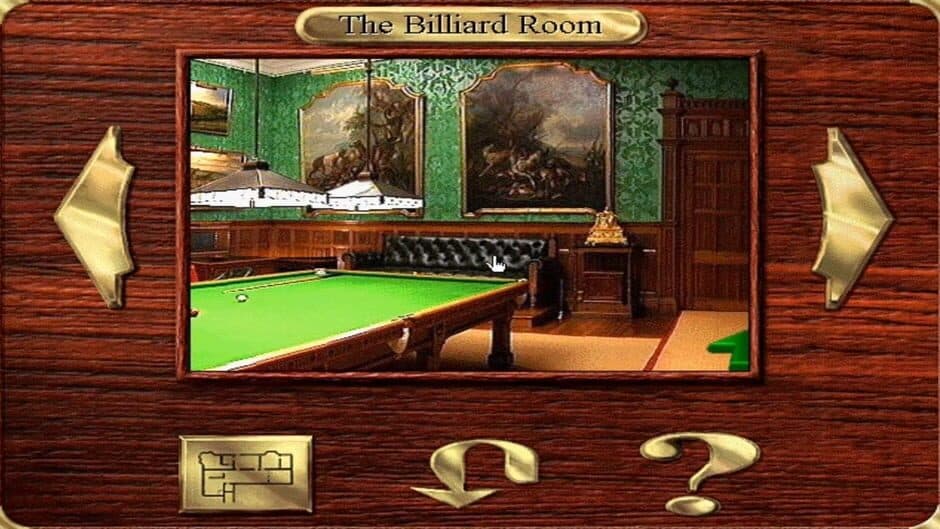The image size is (940, 529).
Task: Turn right with the gold arrow
Action: pos(850,216)
